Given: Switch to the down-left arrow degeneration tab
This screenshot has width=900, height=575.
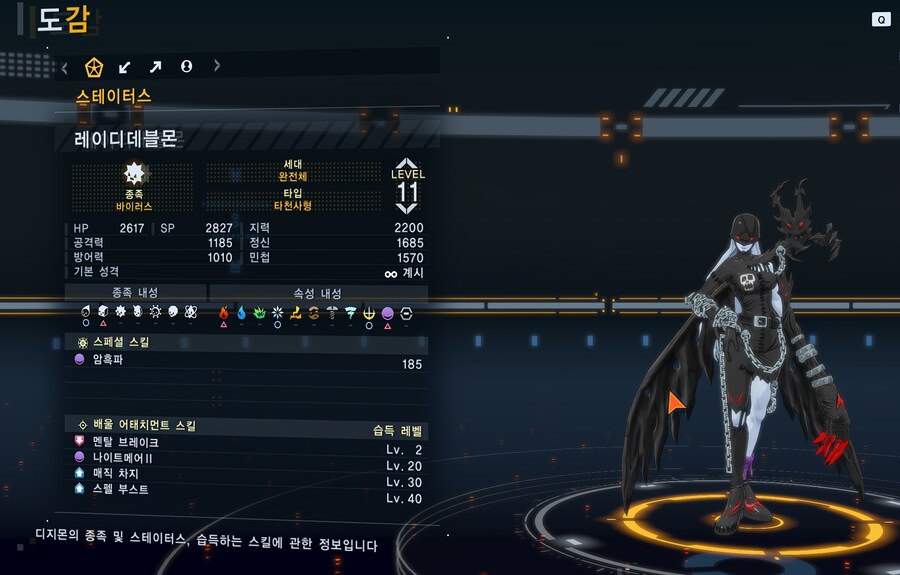Looking at the screenshot, I should (125, 67).
